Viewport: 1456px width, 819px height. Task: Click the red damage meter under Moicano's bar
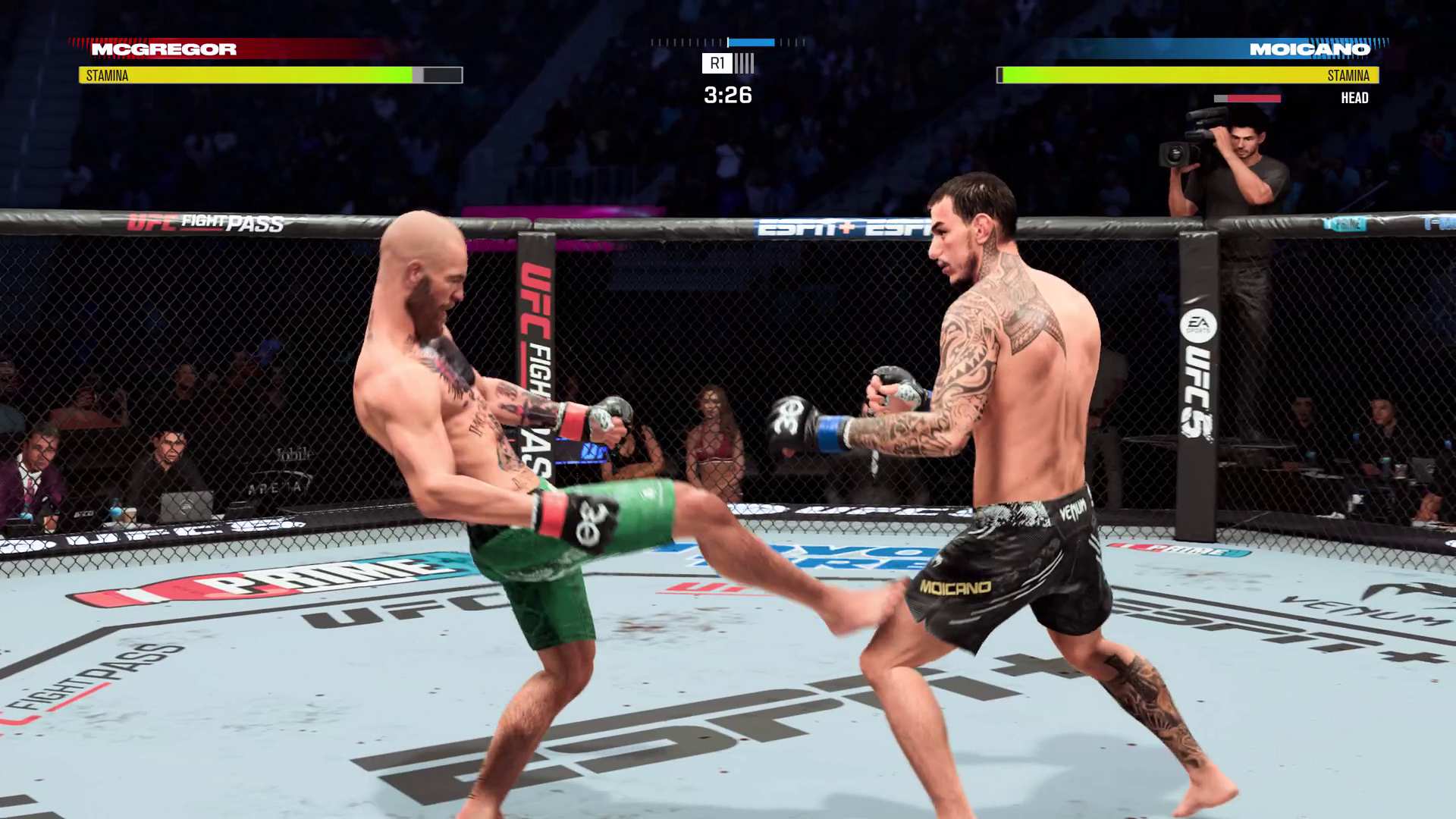tap(1247, 98)
